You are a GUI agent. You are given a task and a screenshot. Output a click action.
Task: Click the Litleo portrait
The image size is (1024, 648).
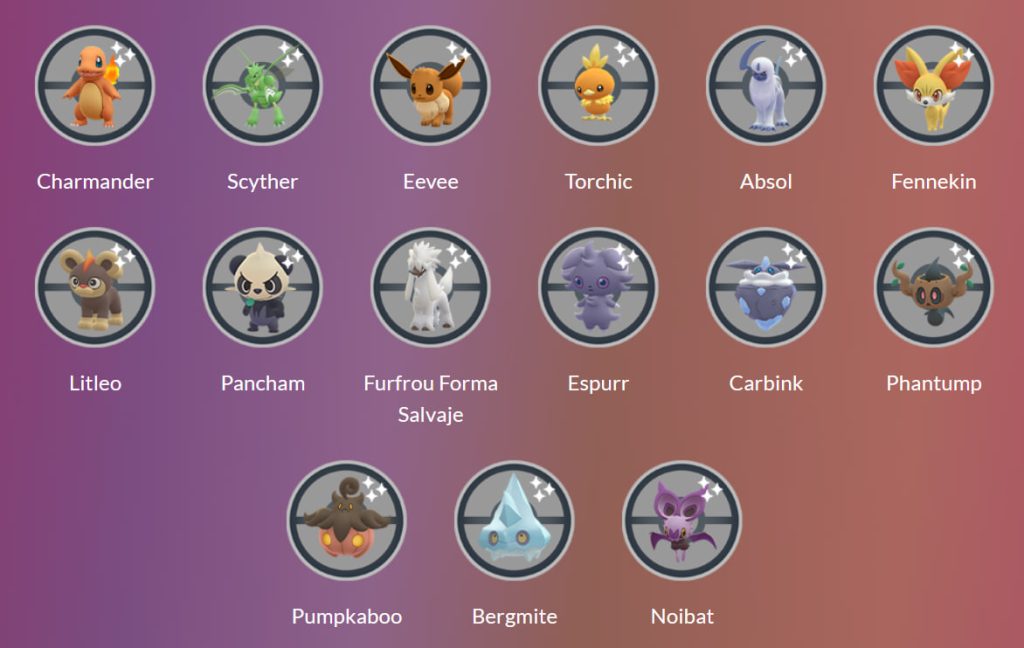(x=95, y=288)
